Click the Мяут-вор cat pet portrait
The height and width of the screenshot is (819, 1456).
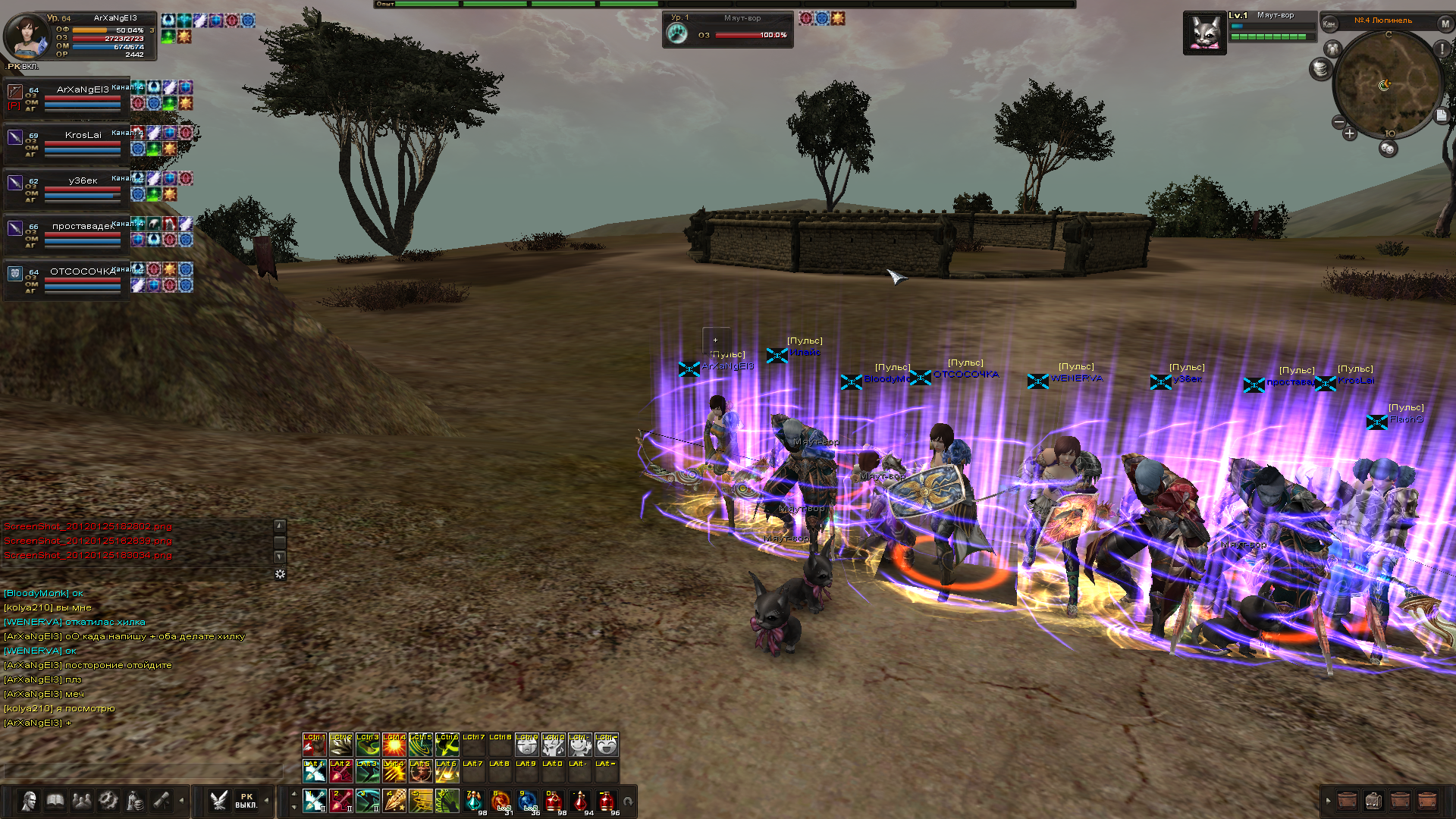[x=1204, y=33]
